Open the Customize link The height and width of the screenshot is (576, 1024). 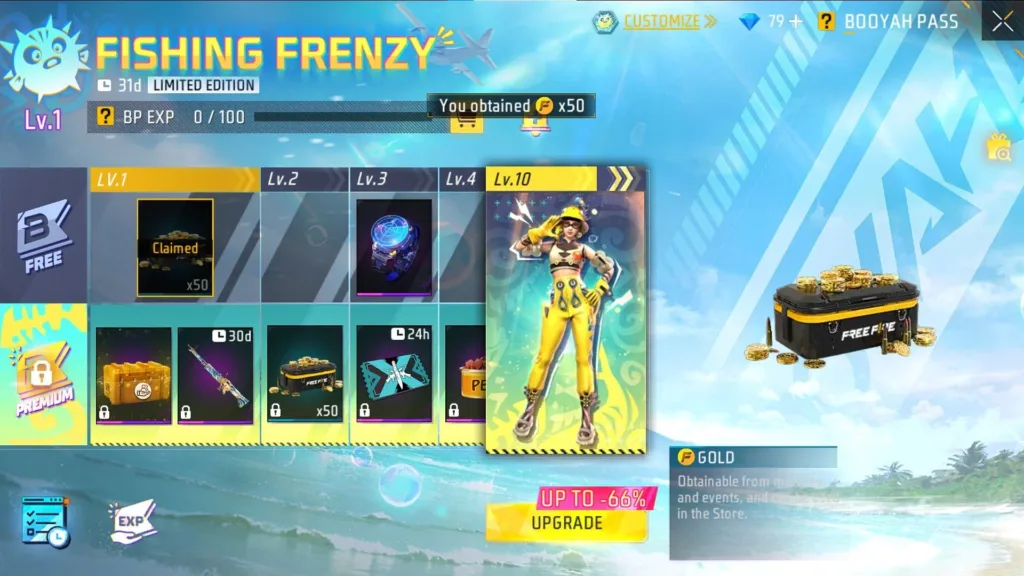pos(659,21)
